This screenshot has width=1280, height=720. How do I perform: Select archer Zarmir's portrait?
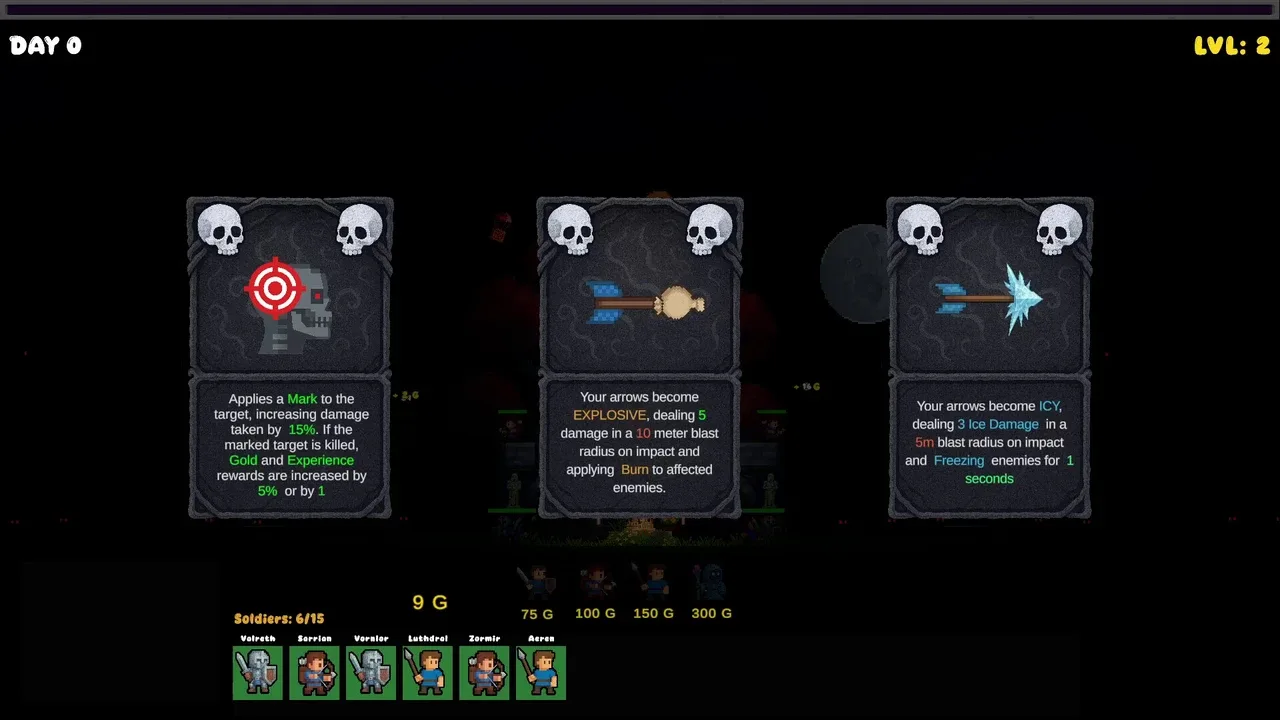coord(484,672)
